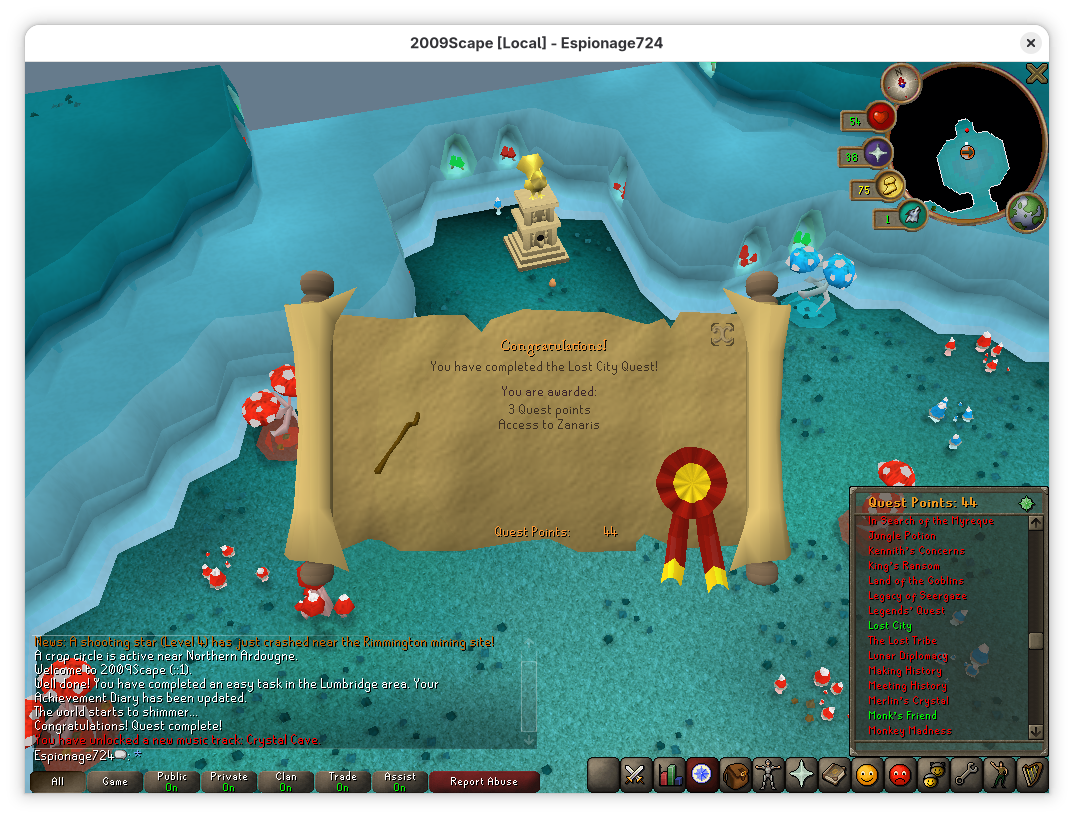Open the Friends list smiley tab

tap(867, 775)
